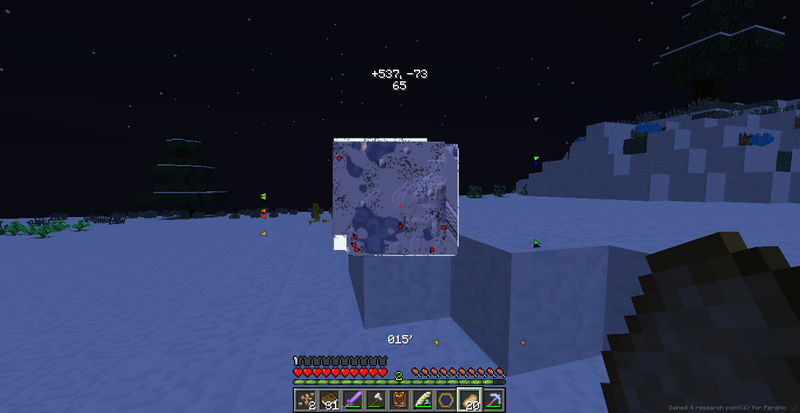
Task: Select the paper stack of 20 slot
Action: click(x=468, y=400)
